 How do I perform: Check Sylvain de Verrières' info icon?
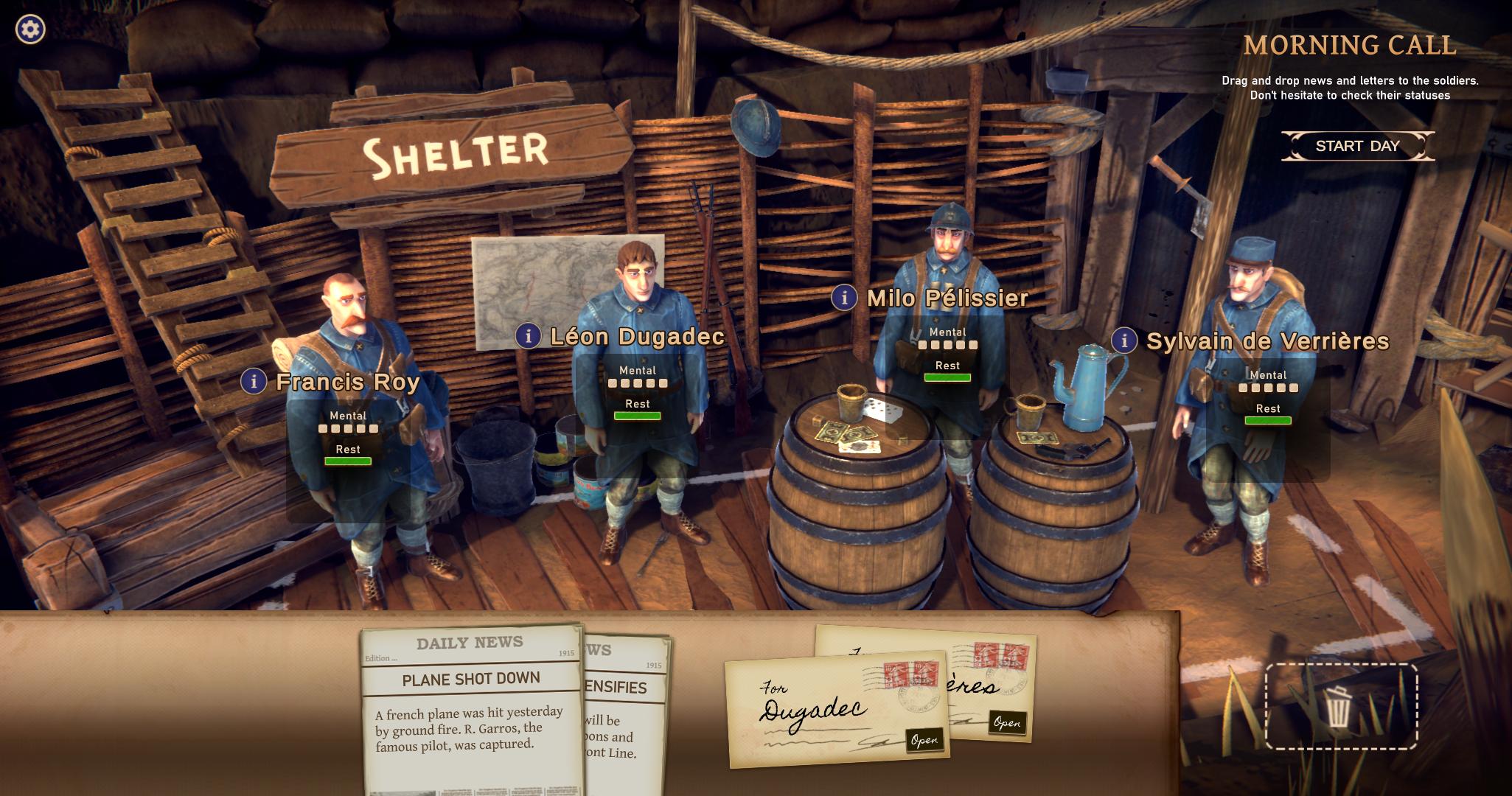pyautogui.click(x=1124, y=341)
